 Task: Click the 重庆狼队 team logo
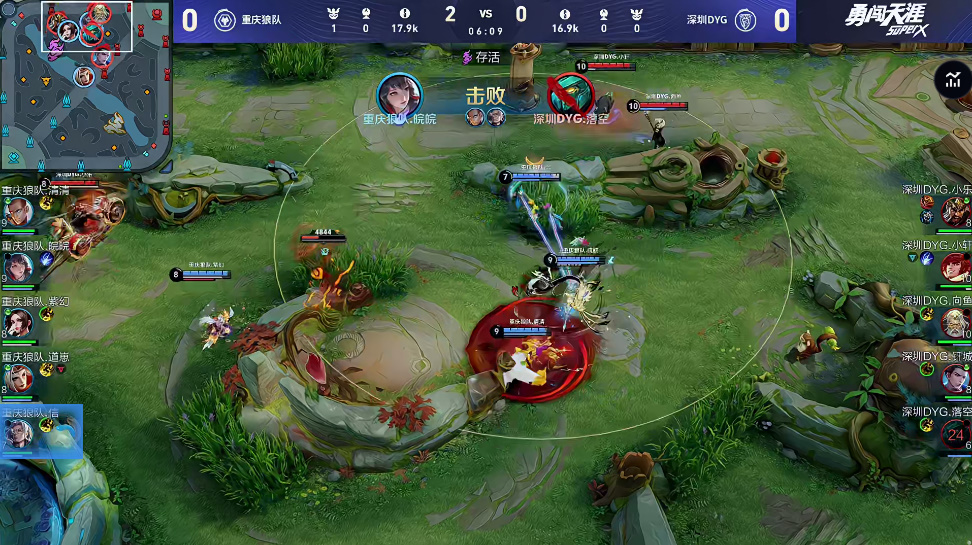tap(225, 20)
